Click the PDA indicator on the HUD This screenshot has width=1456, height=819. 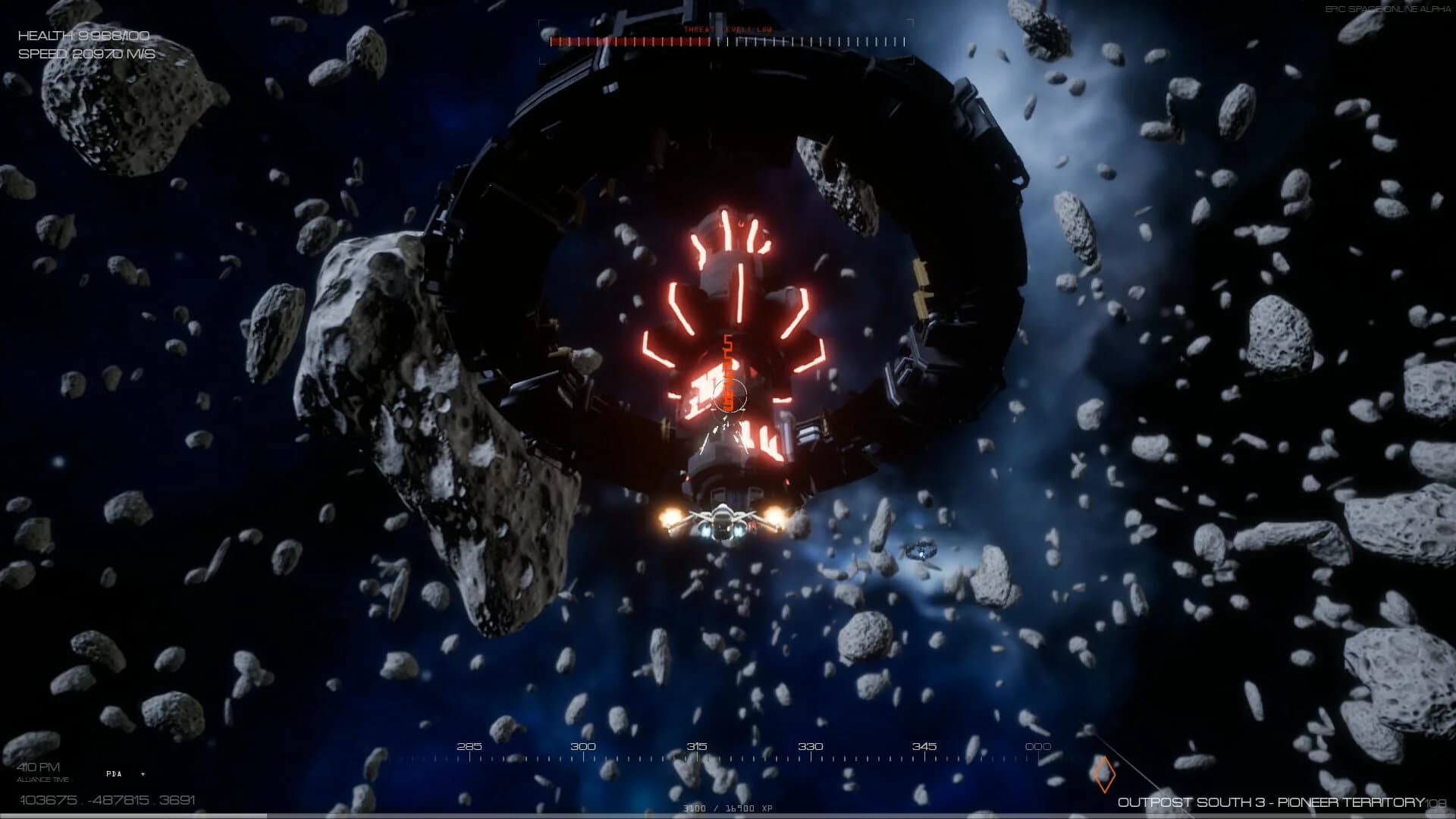(114, 774)
